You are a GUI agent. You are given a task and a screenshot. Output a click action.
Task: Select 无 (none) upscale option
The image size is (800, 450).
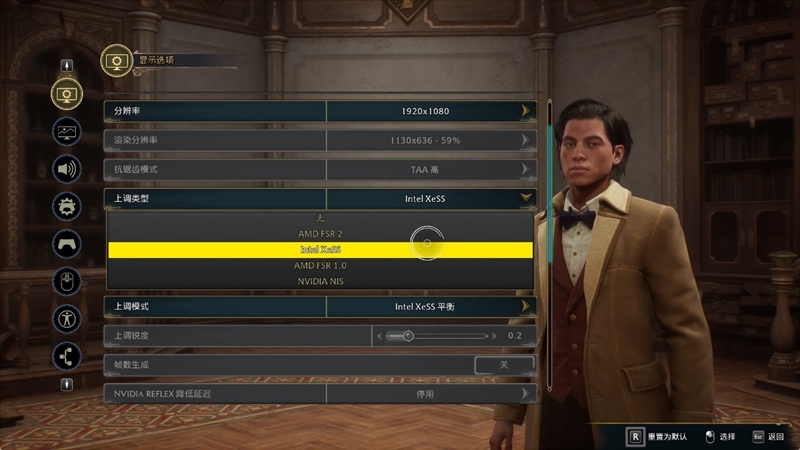click(320, 218)
